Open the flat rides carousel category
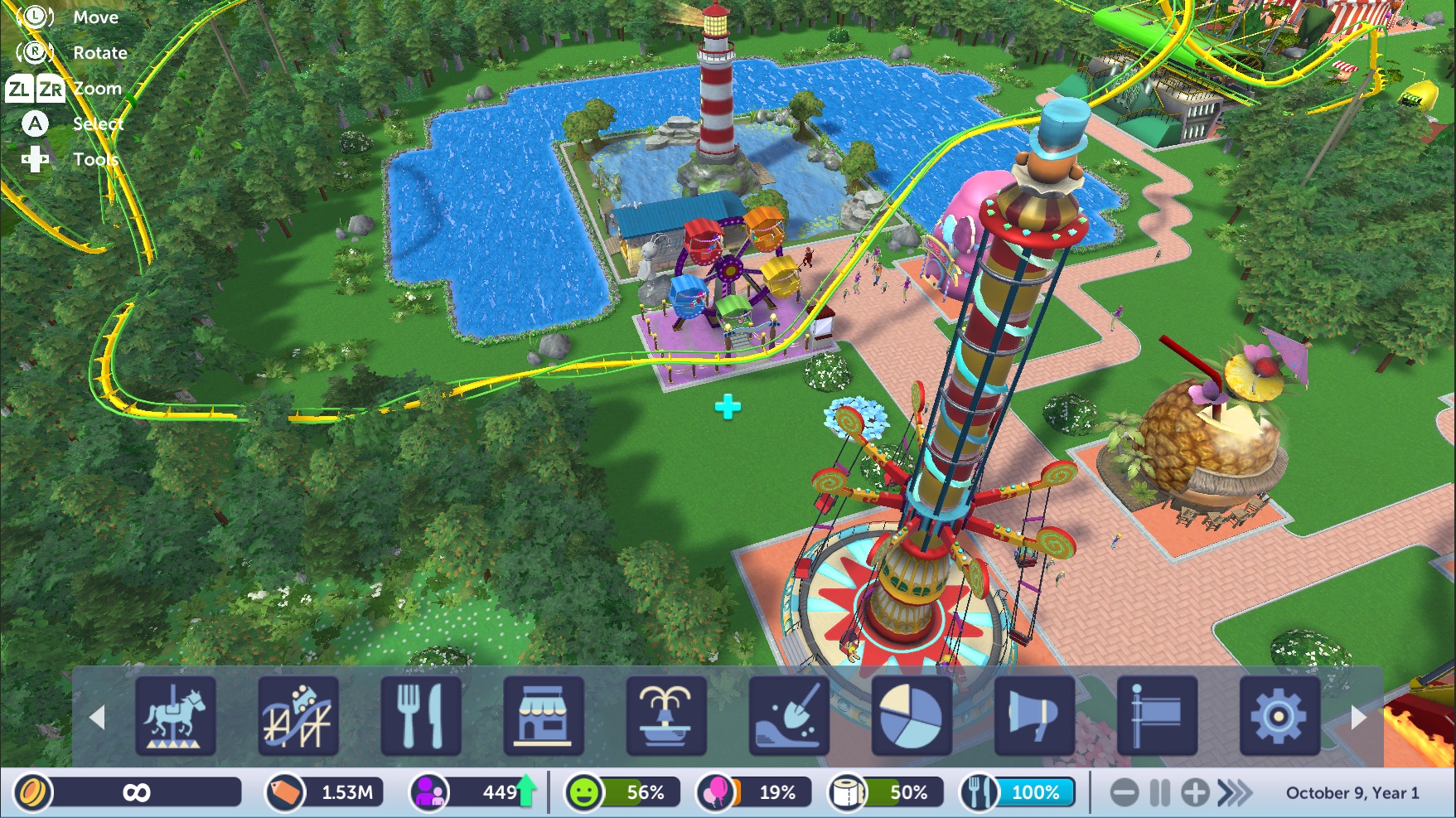Image resolution: width=1456 pixels, height=818 pixels. tap(176, 715)
